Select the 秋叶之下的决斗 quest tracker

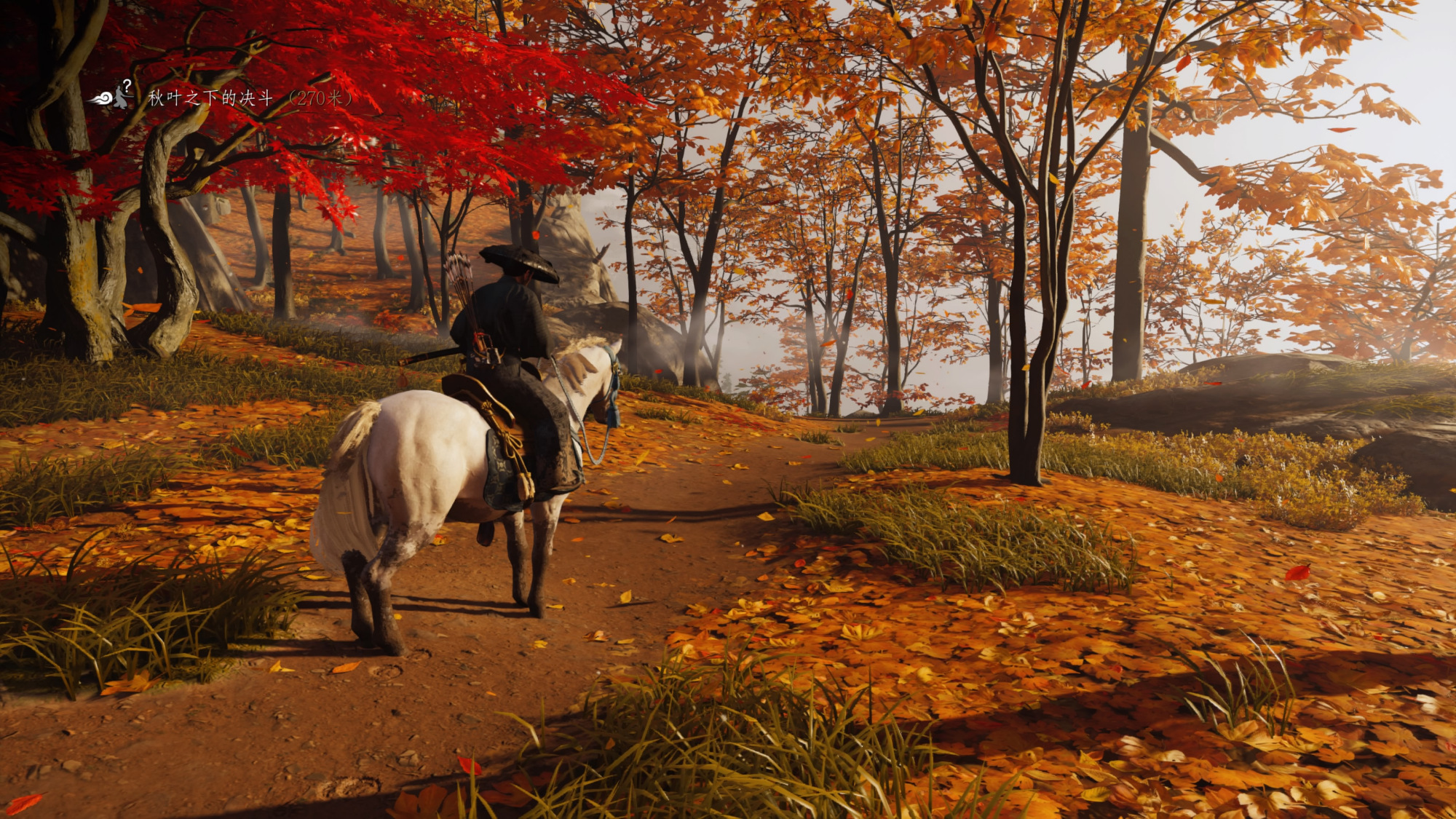coord(211,98)
